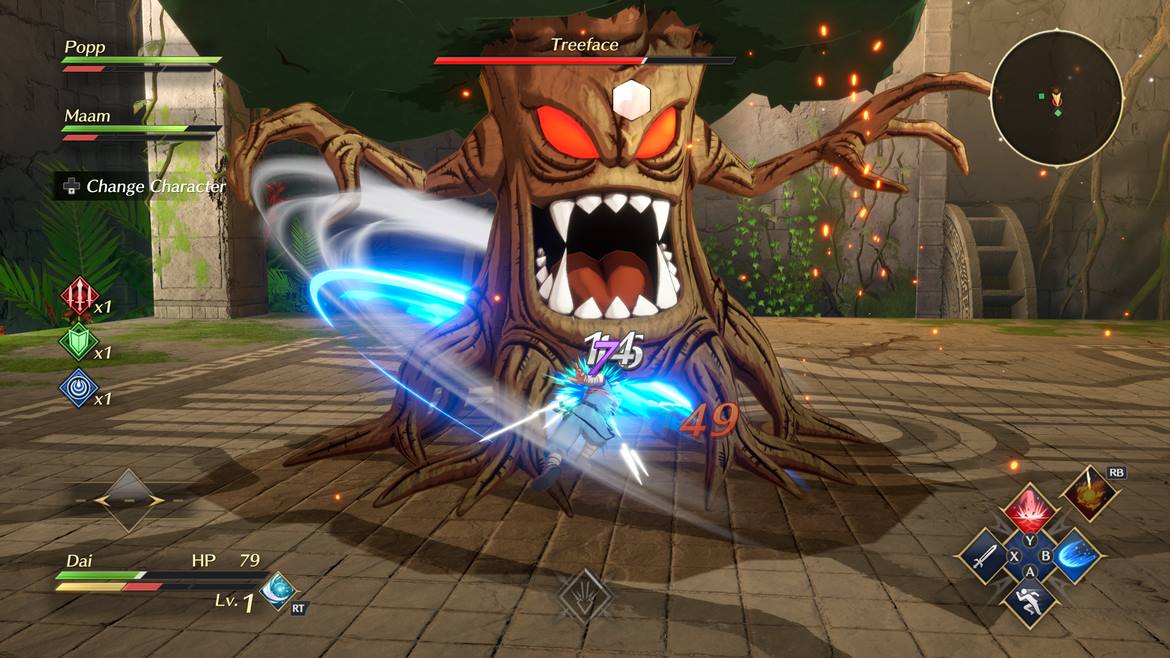Select the red swords buff icon
This screenshot has width=1170, height=658.
(x=77, y=296)
